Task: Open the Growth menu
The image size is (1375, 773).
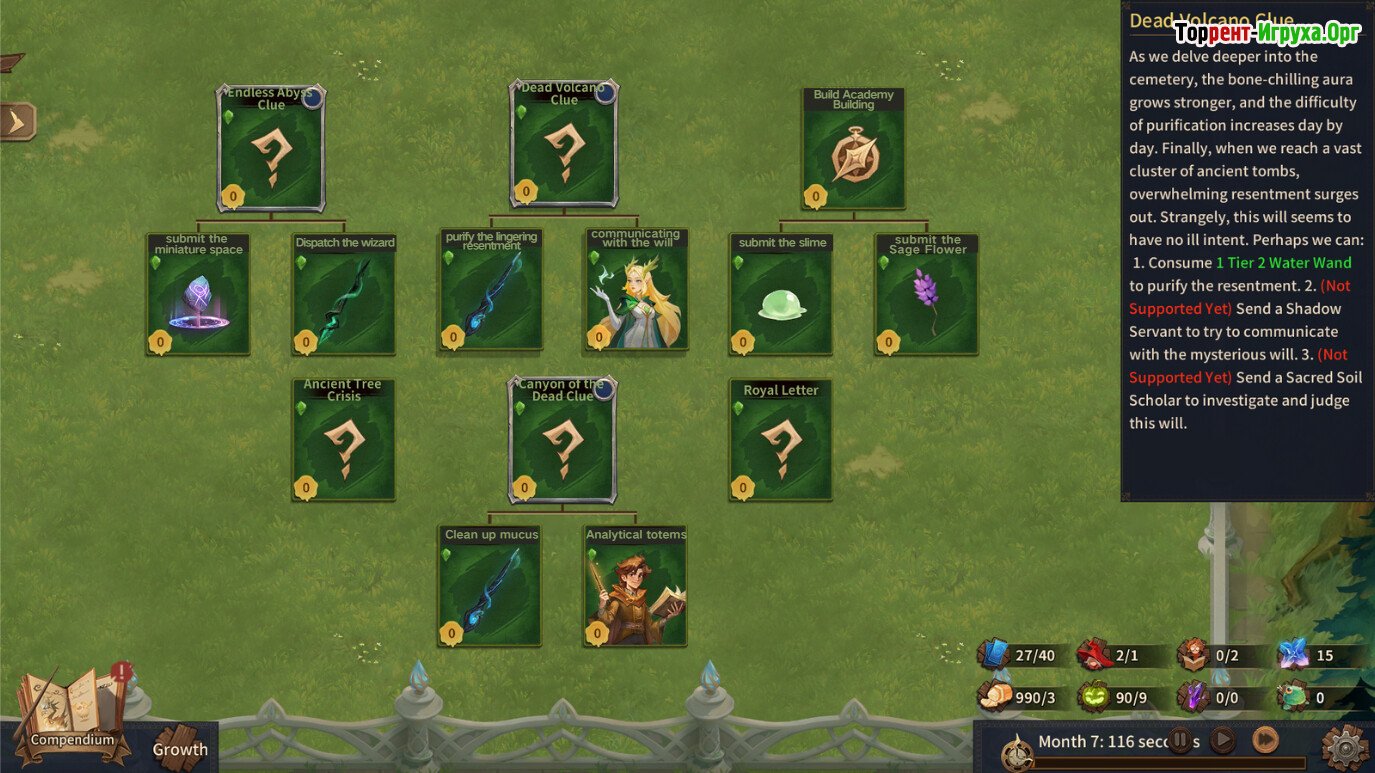Action: click(x=180, y=748)
